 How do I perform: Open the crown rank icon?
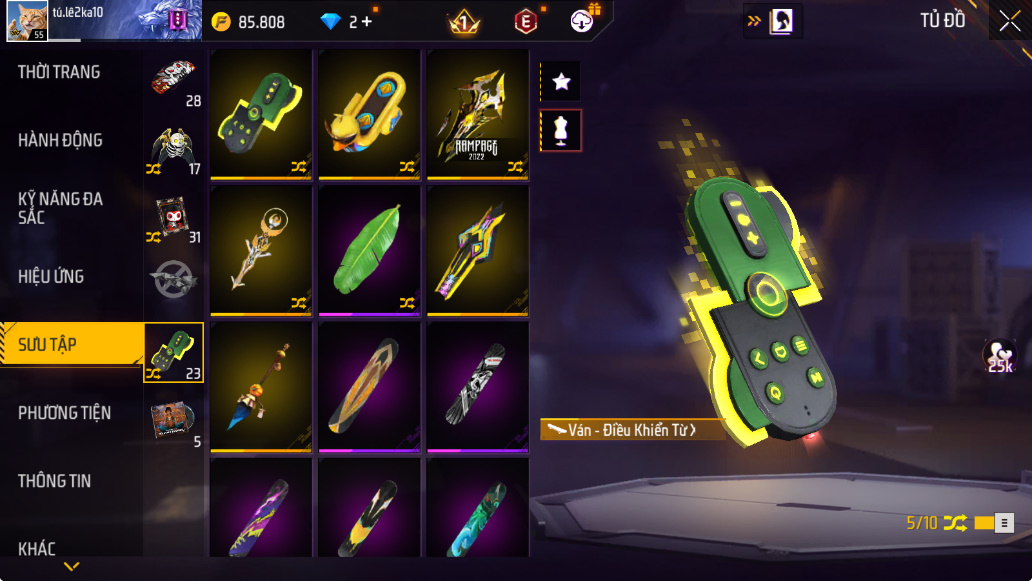click(x=464, y=21)
